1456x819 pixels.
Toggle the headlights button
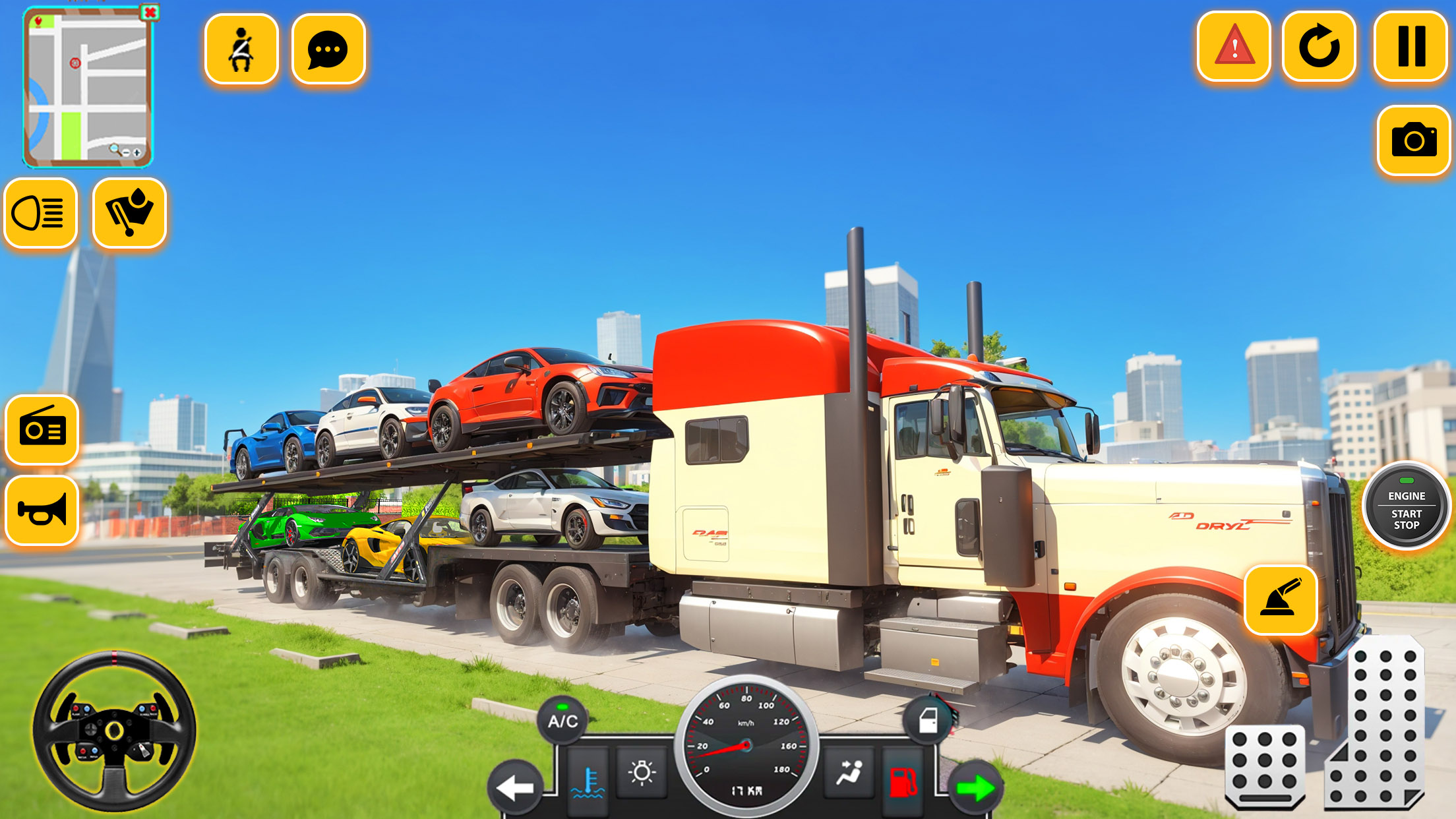[40, 214]
